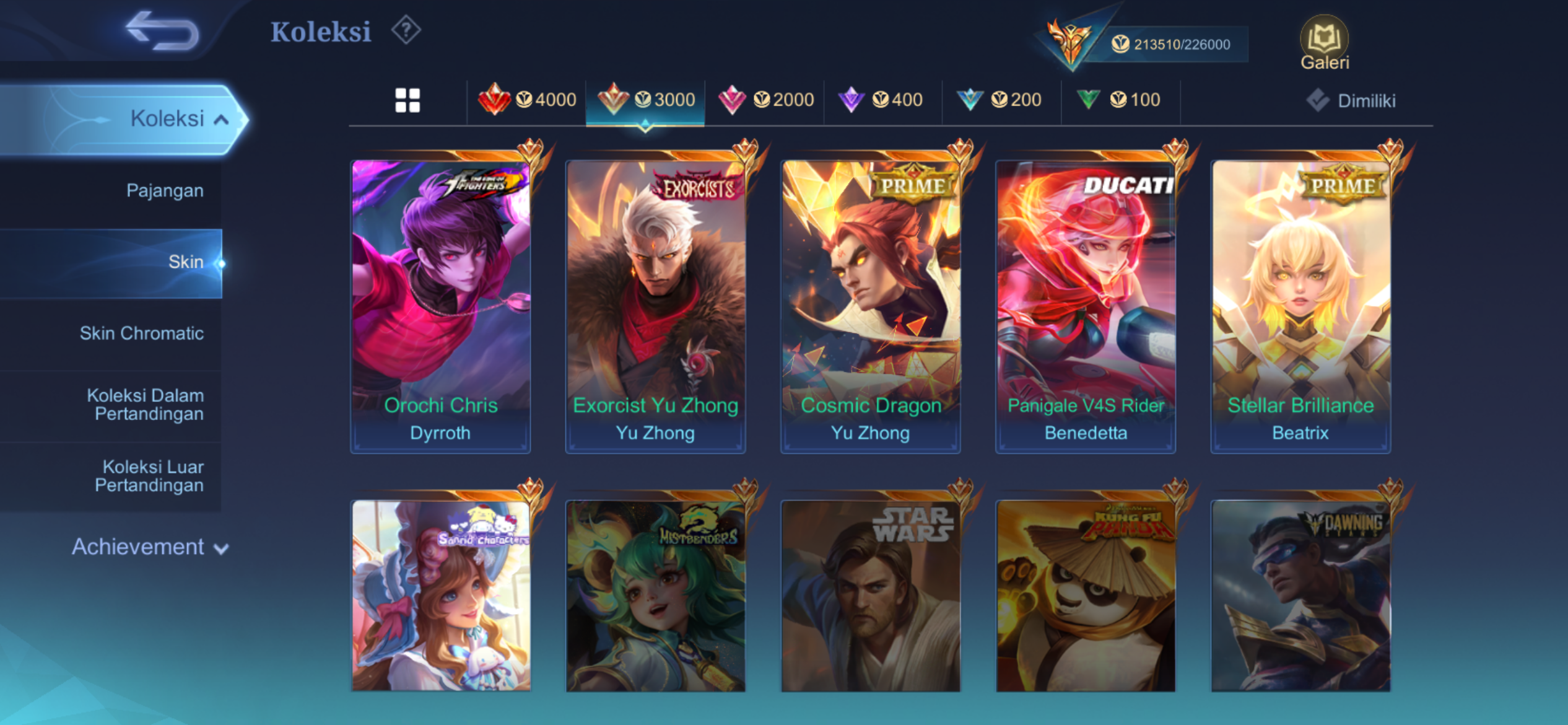Show all skins with grid filter
Screen dimensions: 1568x725
(x=407, y=100)
